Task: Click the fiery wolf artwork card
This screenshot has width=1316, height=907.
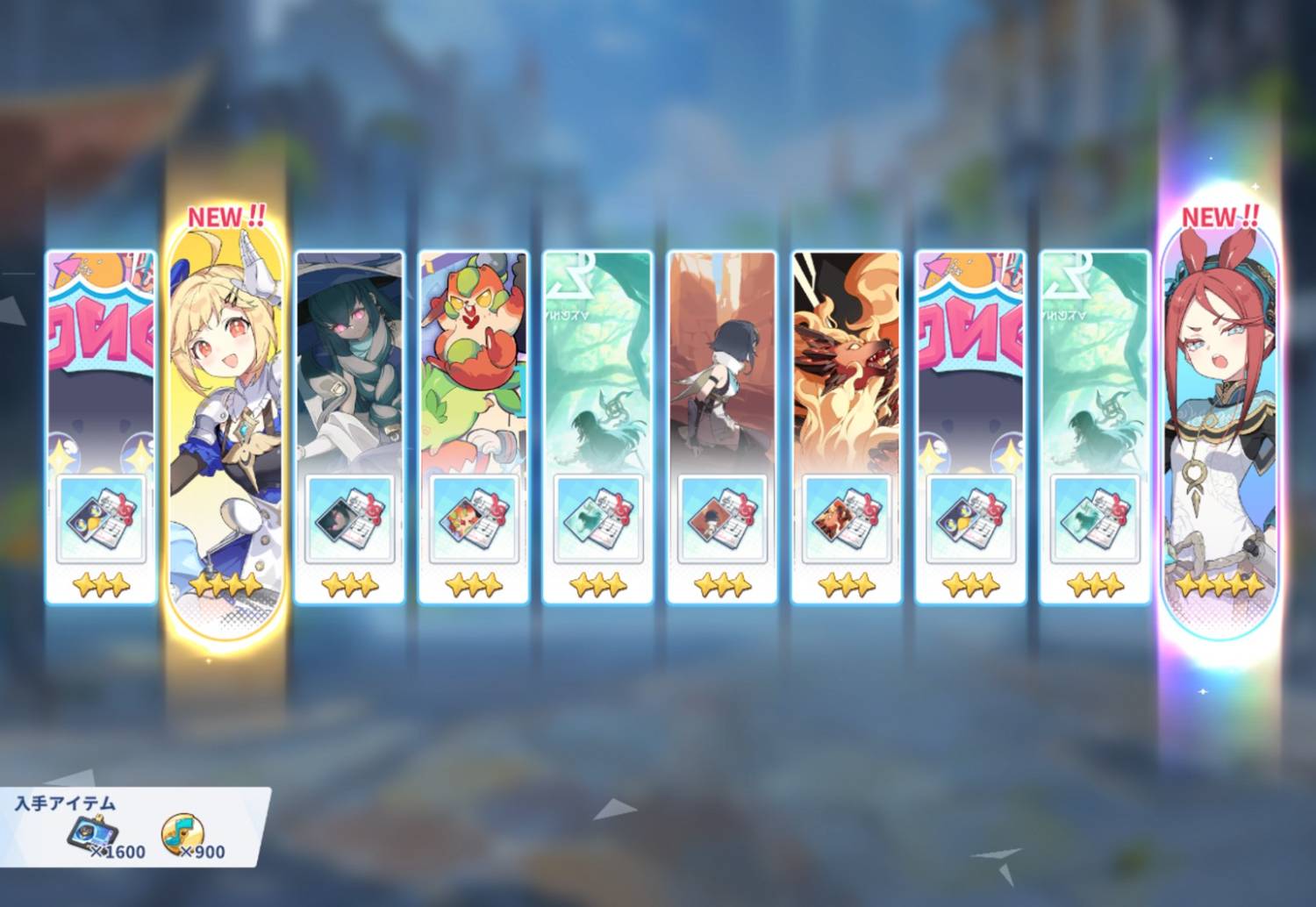Action: point(847,360)
